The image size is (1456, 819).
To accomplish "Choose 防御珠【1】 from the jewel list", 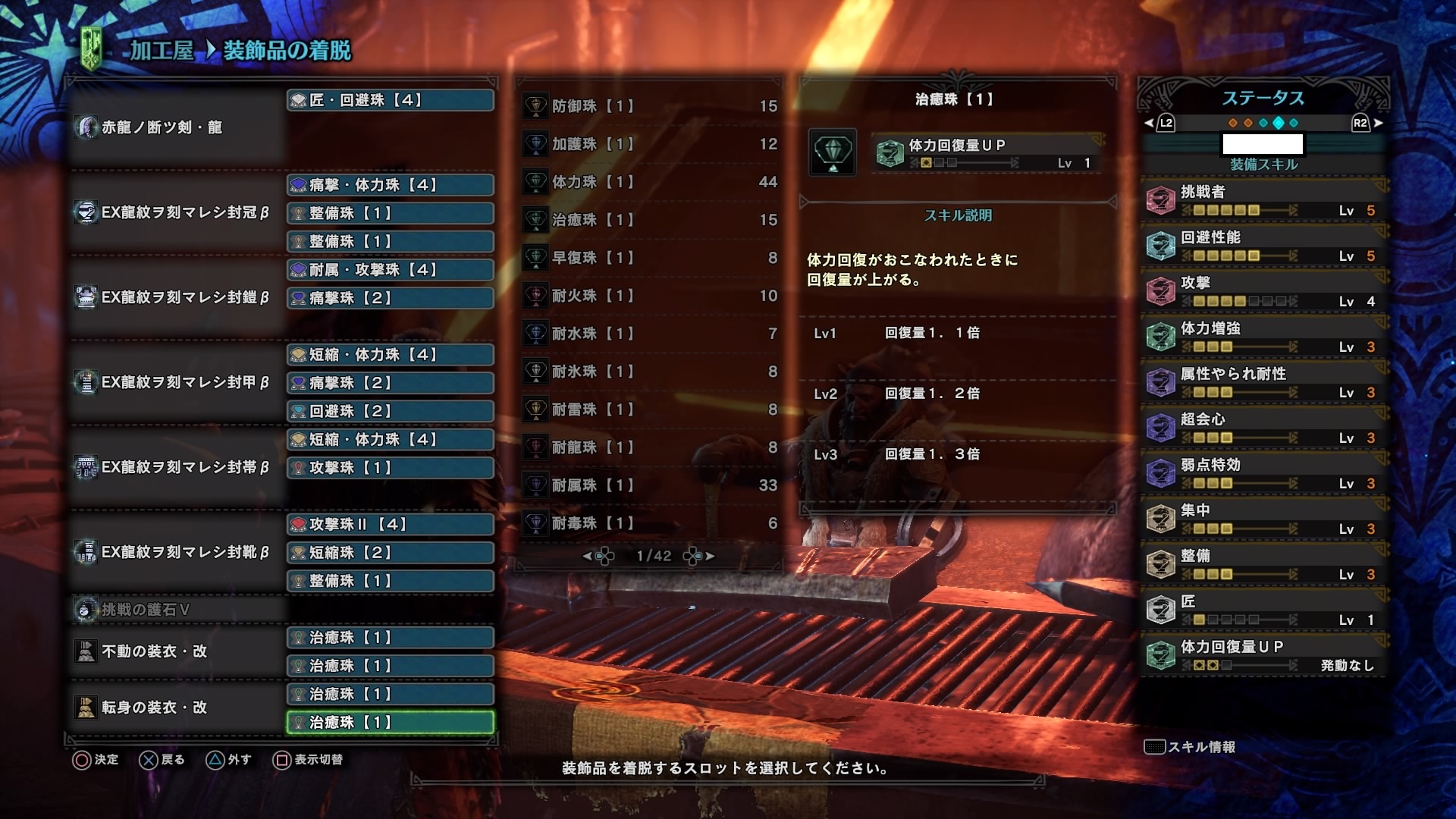I will 650,106.
